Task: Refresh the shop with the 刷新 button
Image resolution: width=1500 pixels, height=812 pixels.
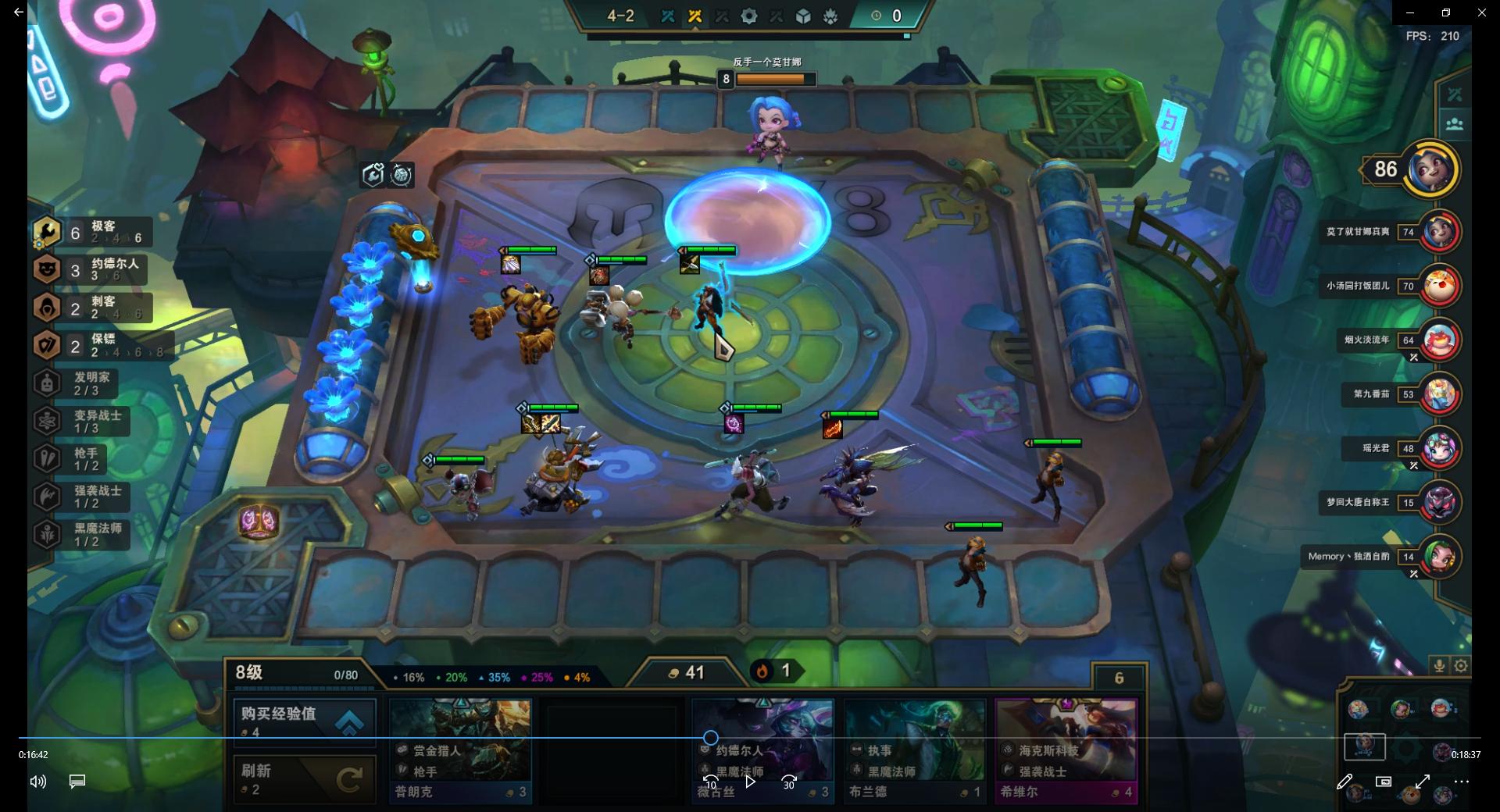Action: pyautogui.click(x=304, y=779)
